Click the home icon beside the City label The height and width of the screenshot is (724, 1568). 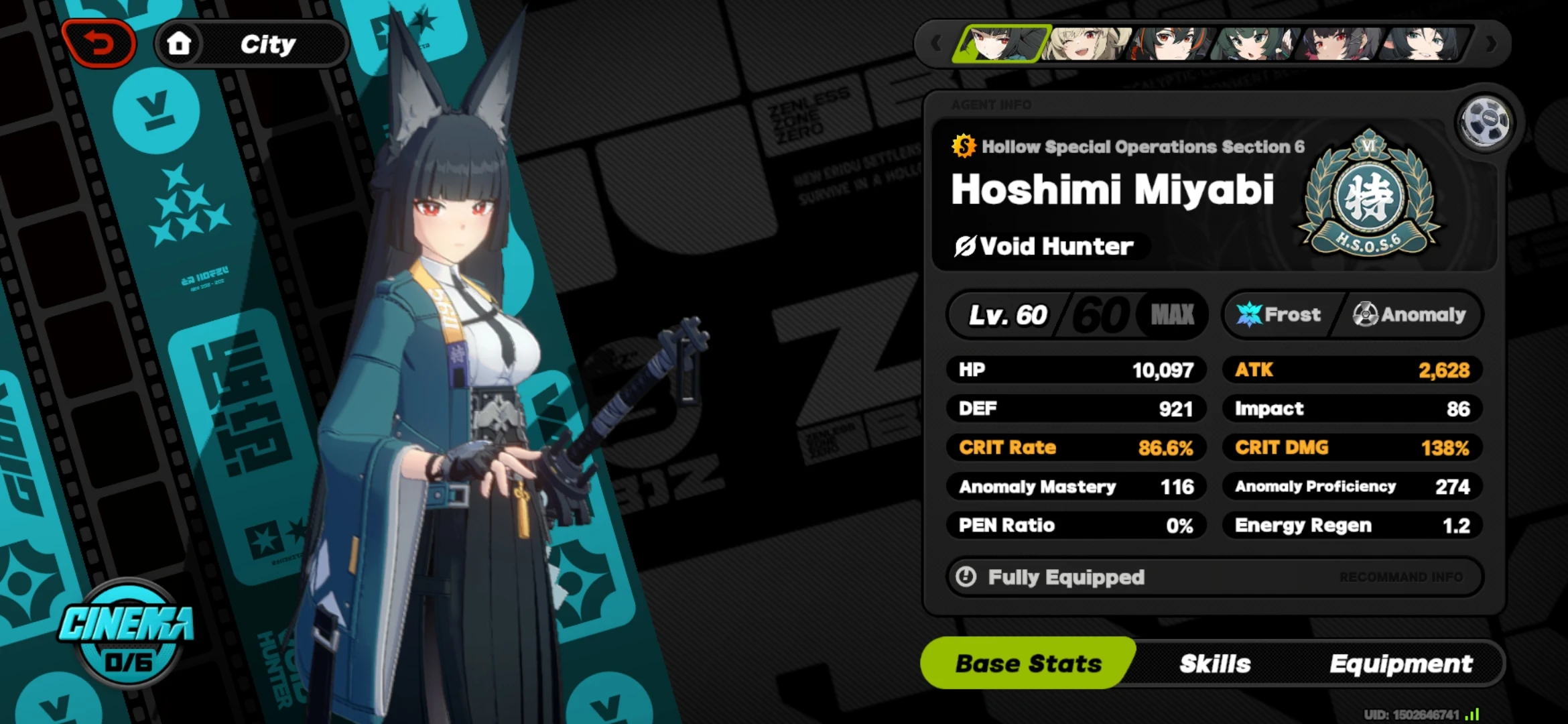click(x=180, y=43)
